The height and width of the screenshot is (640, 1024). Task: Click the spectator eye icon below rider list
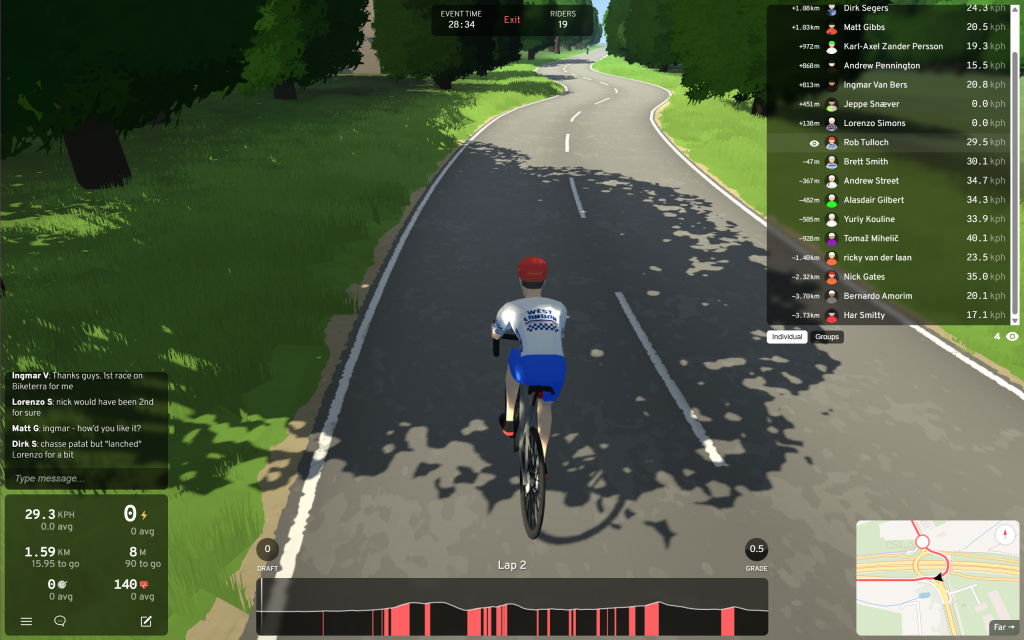click(1013, 337)
